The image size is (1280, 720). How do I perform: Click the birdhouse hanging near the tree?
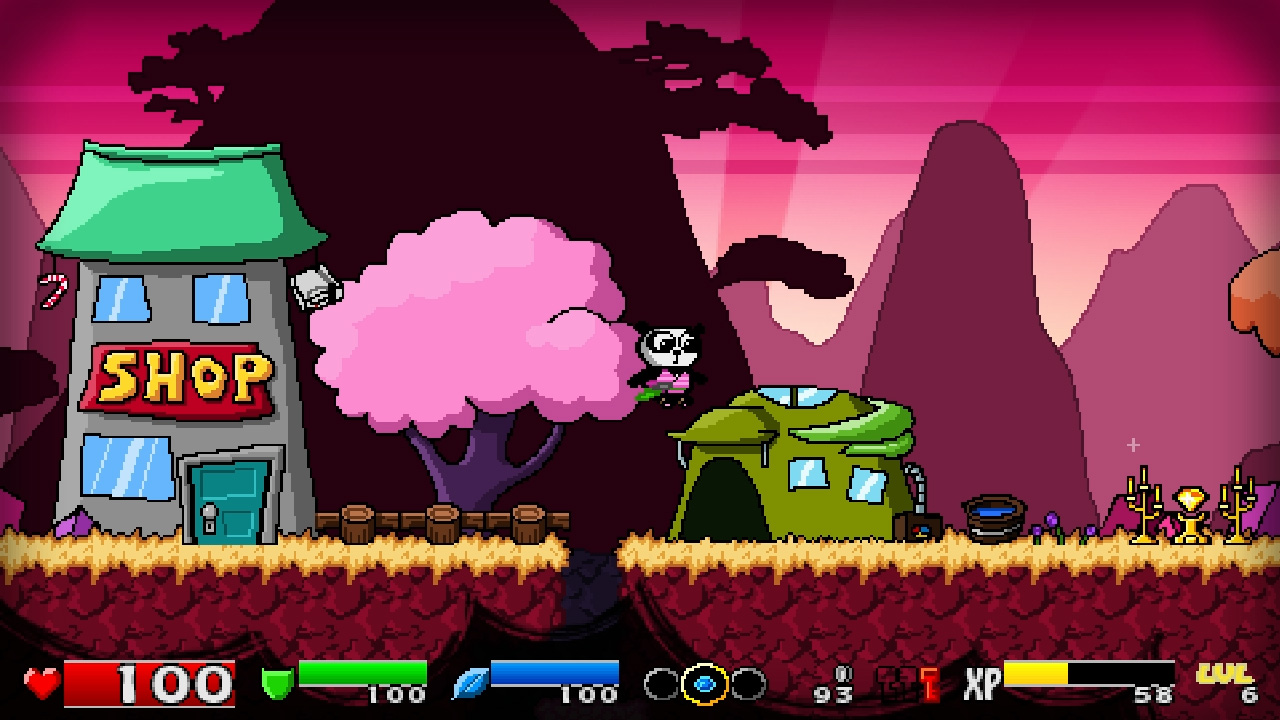pyautogui.click(x=318, y=290)
